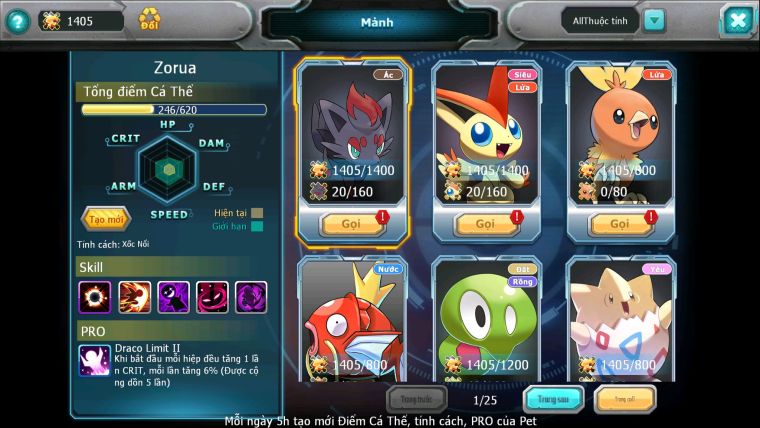760x428 pixels.
Task: Click the Gọi button under Torchic
Action: click(x=620, y=224)
